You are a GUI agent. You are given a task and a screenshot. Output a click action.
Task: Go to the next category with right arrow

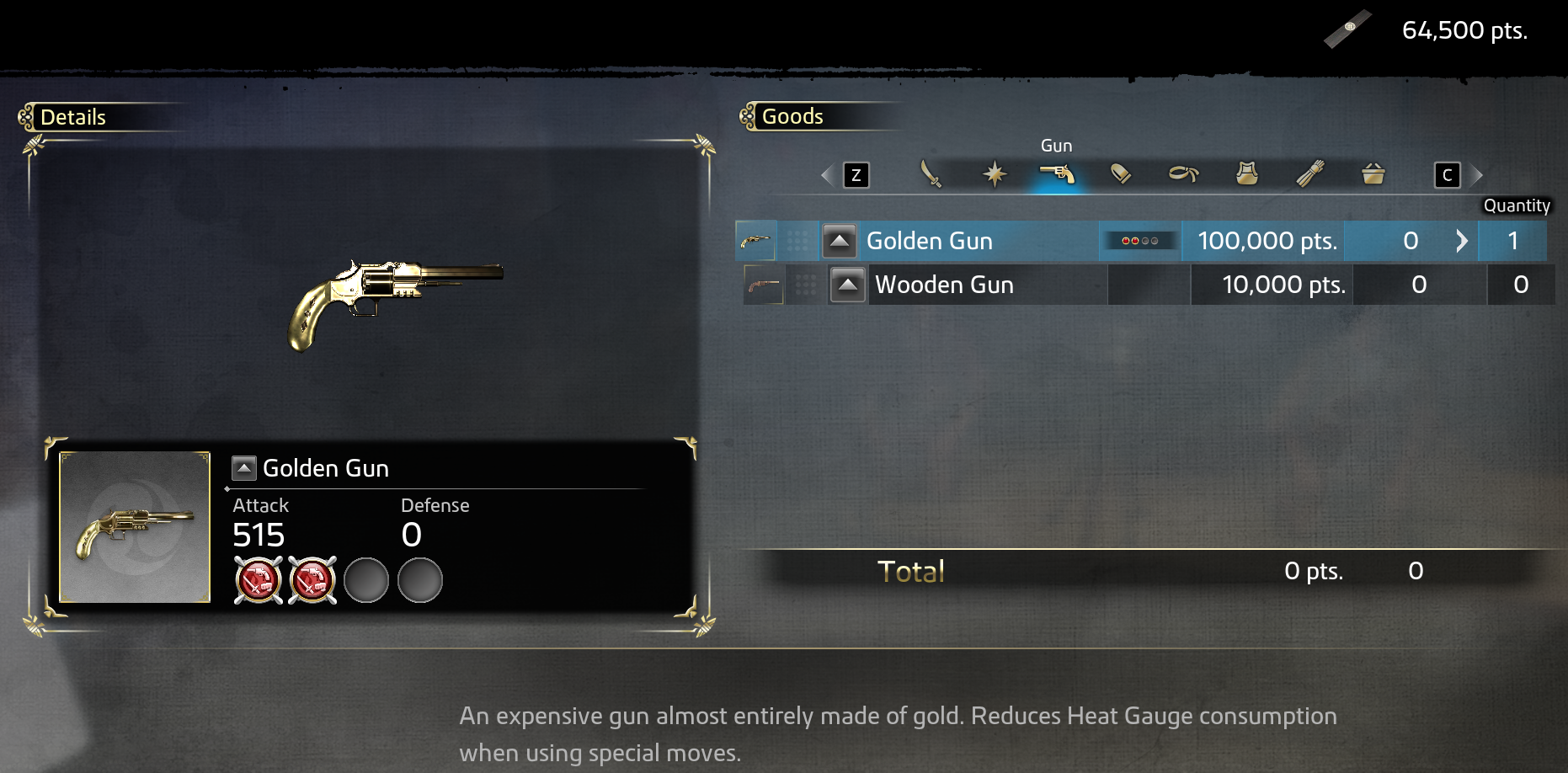[x=1476, y=175]
